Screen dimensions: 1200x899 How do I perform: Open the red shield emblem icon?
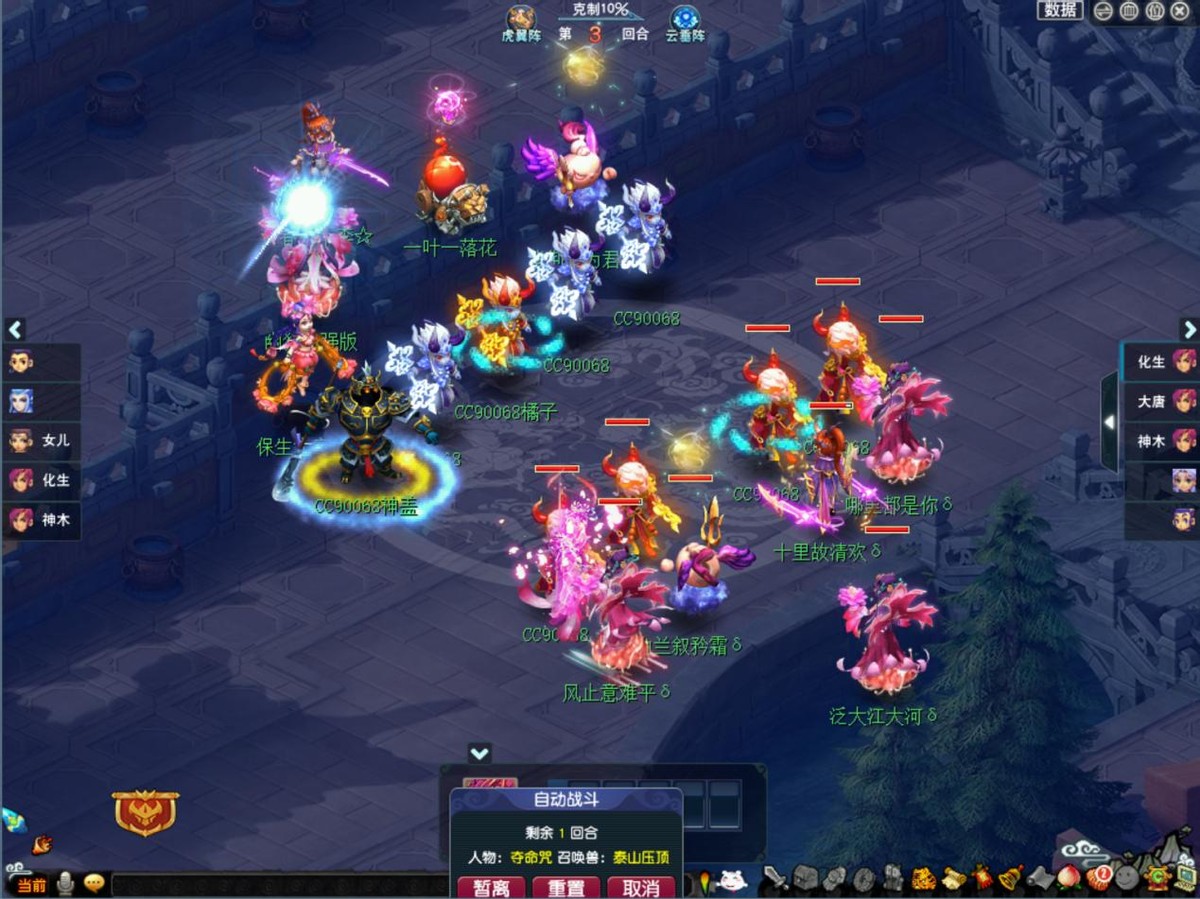[145, 812]
